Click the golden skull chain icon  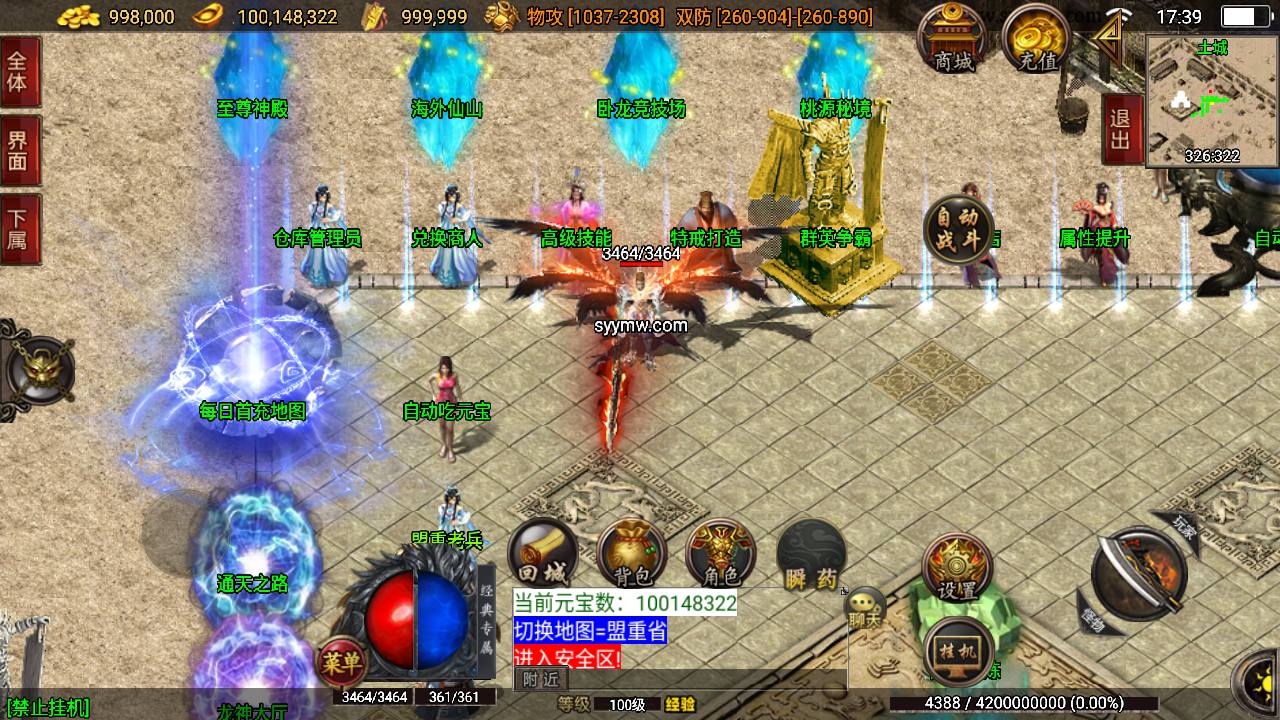tap(38, 370)
